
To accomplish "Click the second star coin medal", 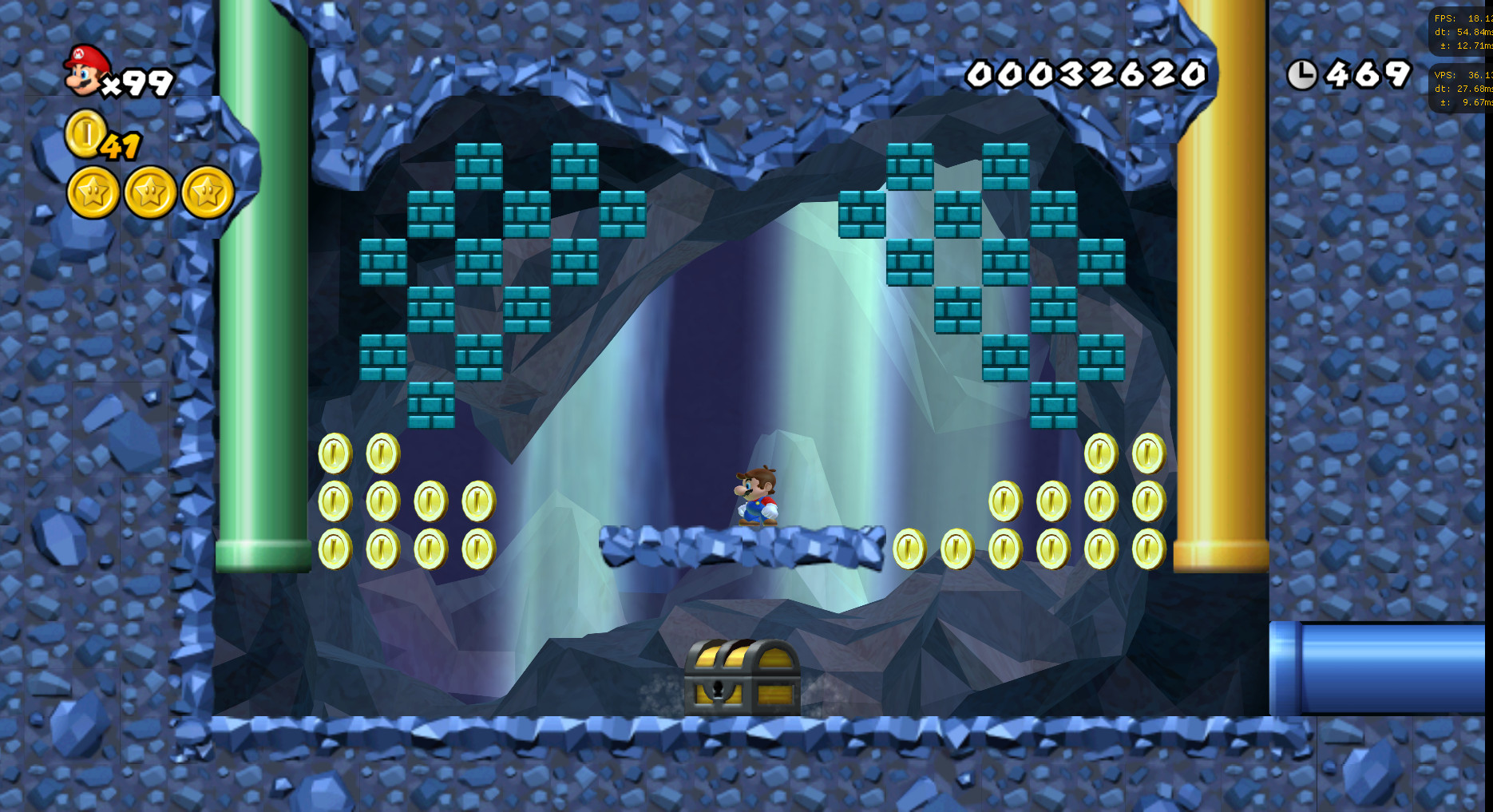I will tap(150, 192).
